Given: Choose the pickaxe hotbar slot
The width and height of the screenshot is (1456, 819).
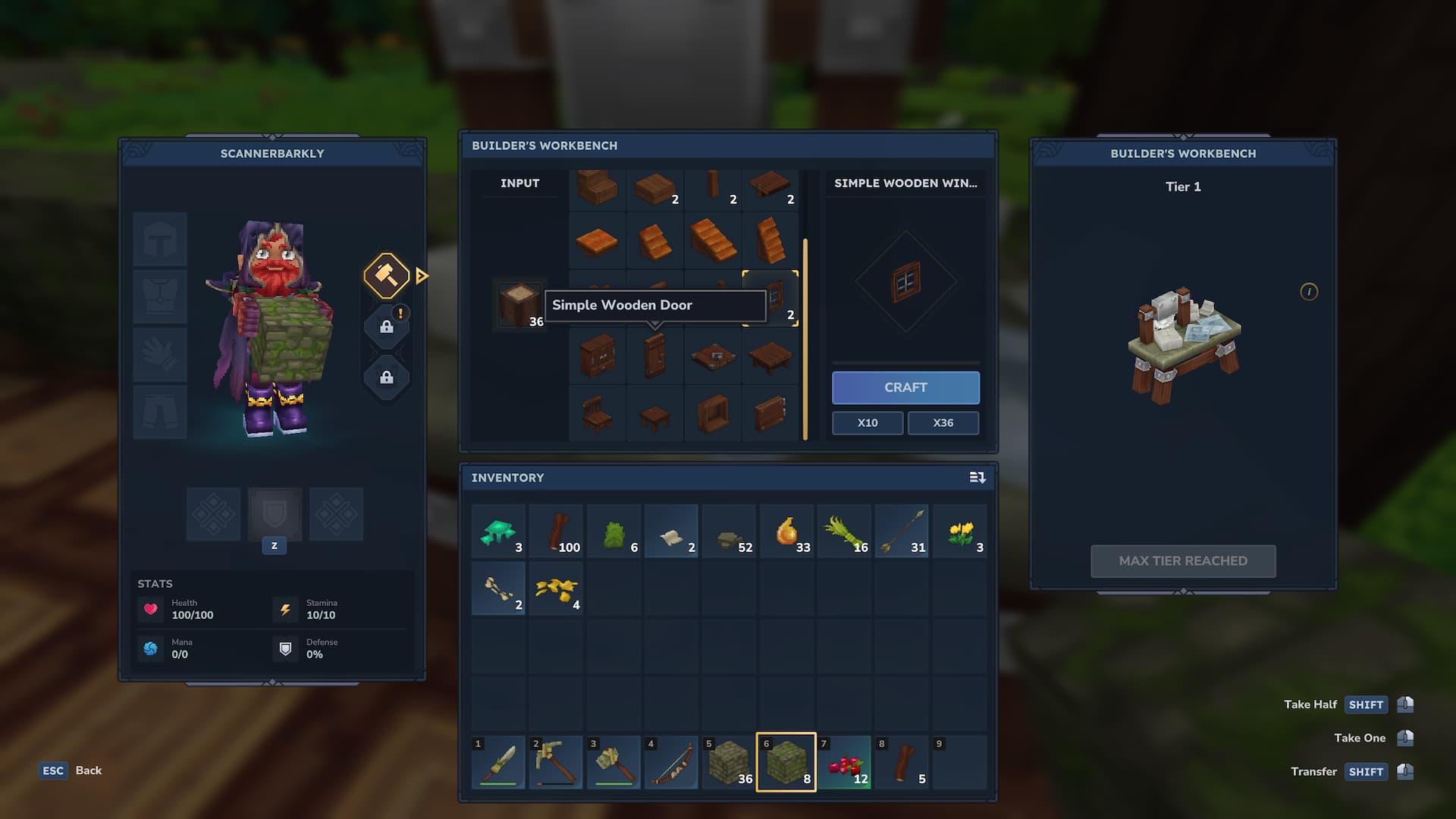Looking at the screenshot, I should pyautogui.click(x=556, y=762).
